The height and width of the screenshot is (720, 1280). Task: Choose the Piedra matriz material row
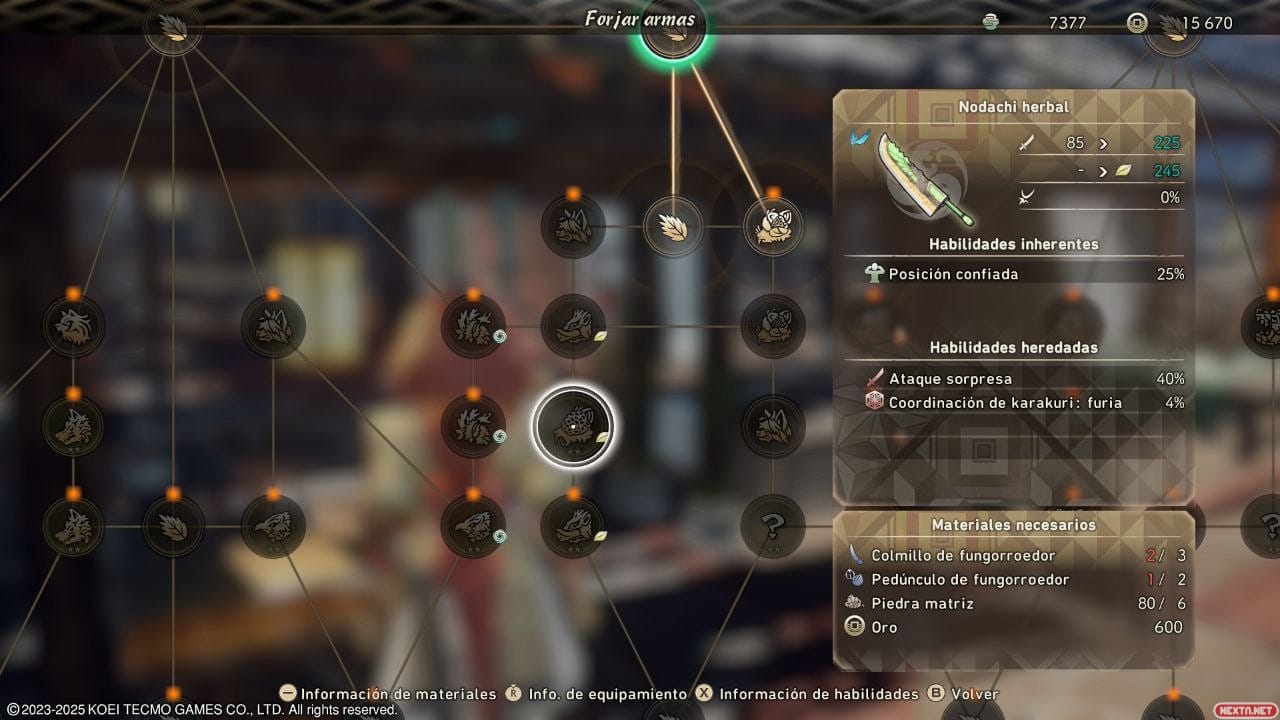(1014, 603)
